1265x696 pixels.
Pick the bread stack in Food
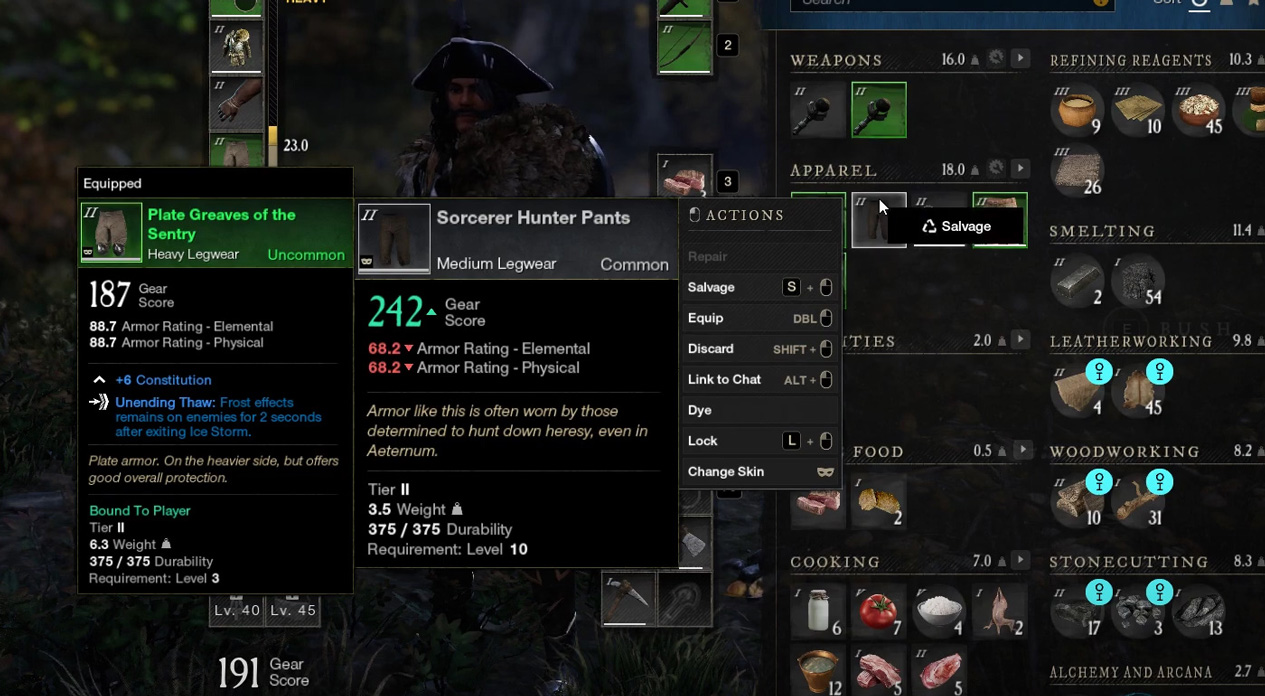(x=878, y=501)
